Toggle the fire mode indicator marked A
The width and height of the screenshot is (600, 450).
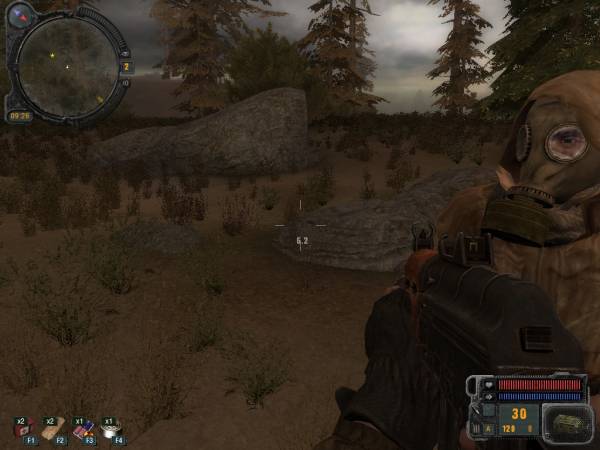(x=488, y=429)
